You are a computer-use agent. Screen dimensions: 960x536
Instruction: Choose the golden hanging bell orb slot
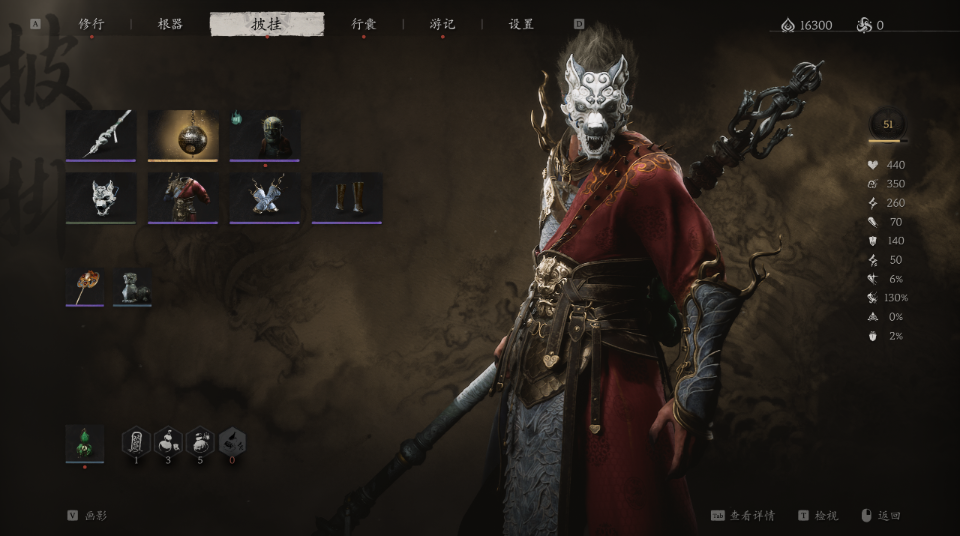[183, 134]
